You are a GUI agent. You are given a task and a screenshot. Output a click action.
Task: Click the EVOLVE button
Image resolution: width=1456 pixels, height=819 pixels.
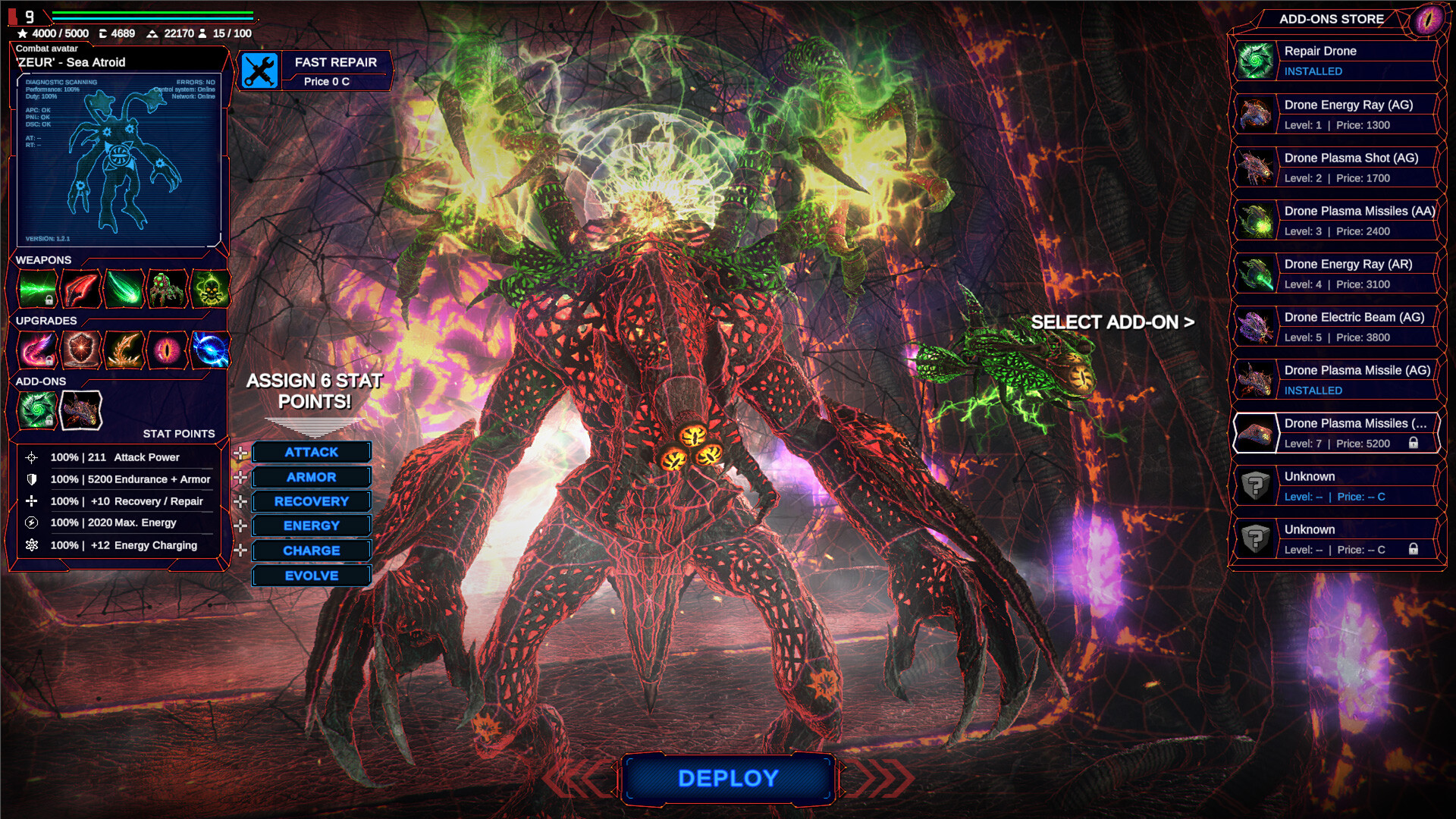(311, 576)
